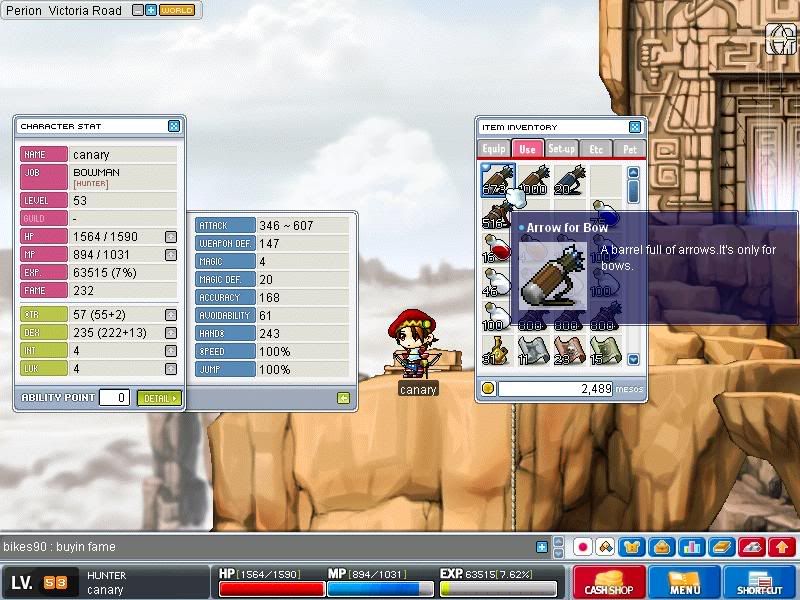The height and width of the screenshot is (600, 800).
Task: Click the red potion stack in inventory
Action: pyautogui.click(x=496, y=248)
